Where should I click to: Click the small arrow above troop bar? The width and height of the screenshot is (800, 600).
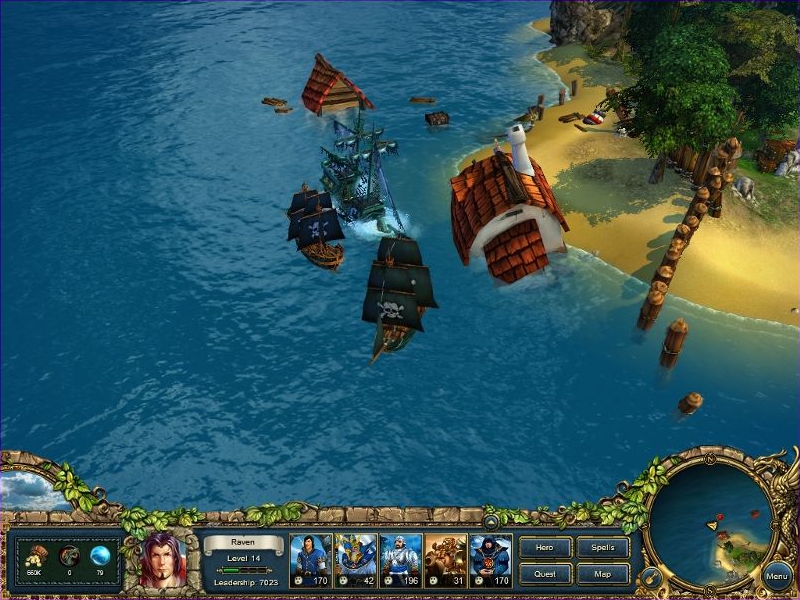point(491,521)
